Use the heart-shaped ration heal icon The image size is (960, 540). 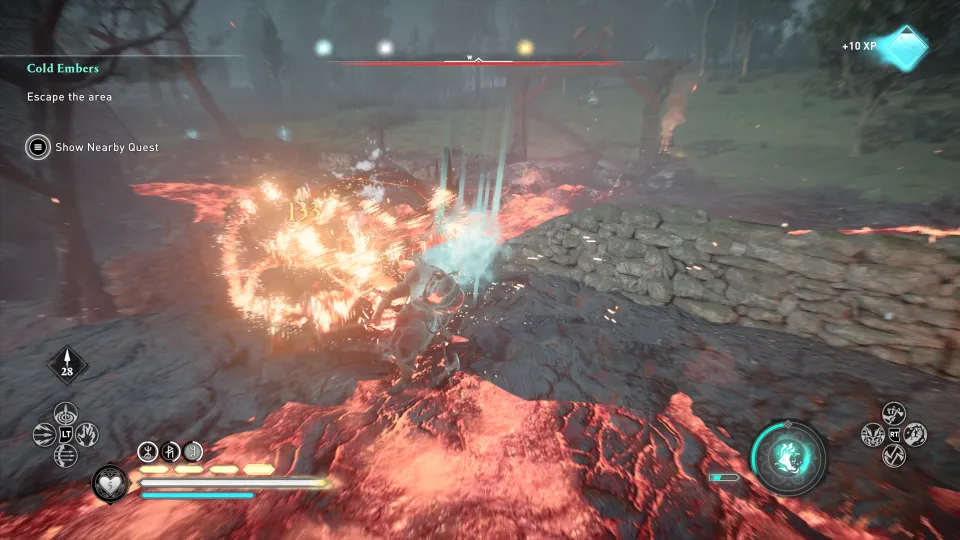(x=109, y=483)
